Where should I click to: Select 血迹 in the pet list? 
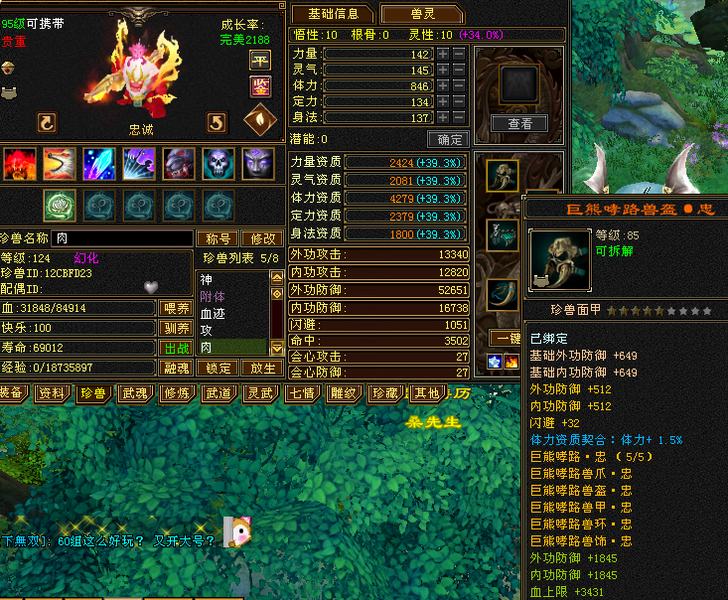[x=212, y=313]
